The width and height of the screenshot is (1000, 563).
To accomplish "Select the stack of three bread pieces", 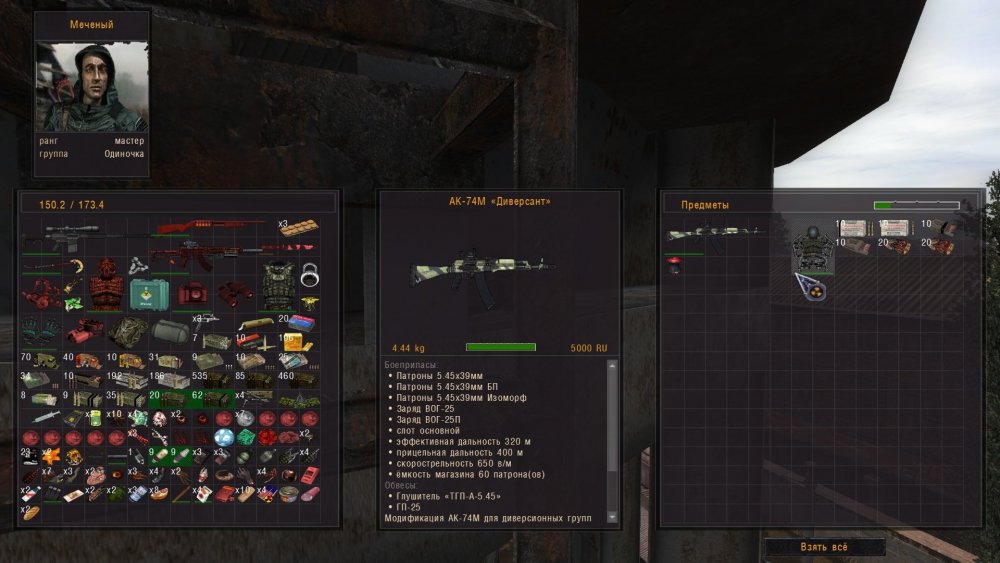I will pyautogui.click(x=299, y=227).
